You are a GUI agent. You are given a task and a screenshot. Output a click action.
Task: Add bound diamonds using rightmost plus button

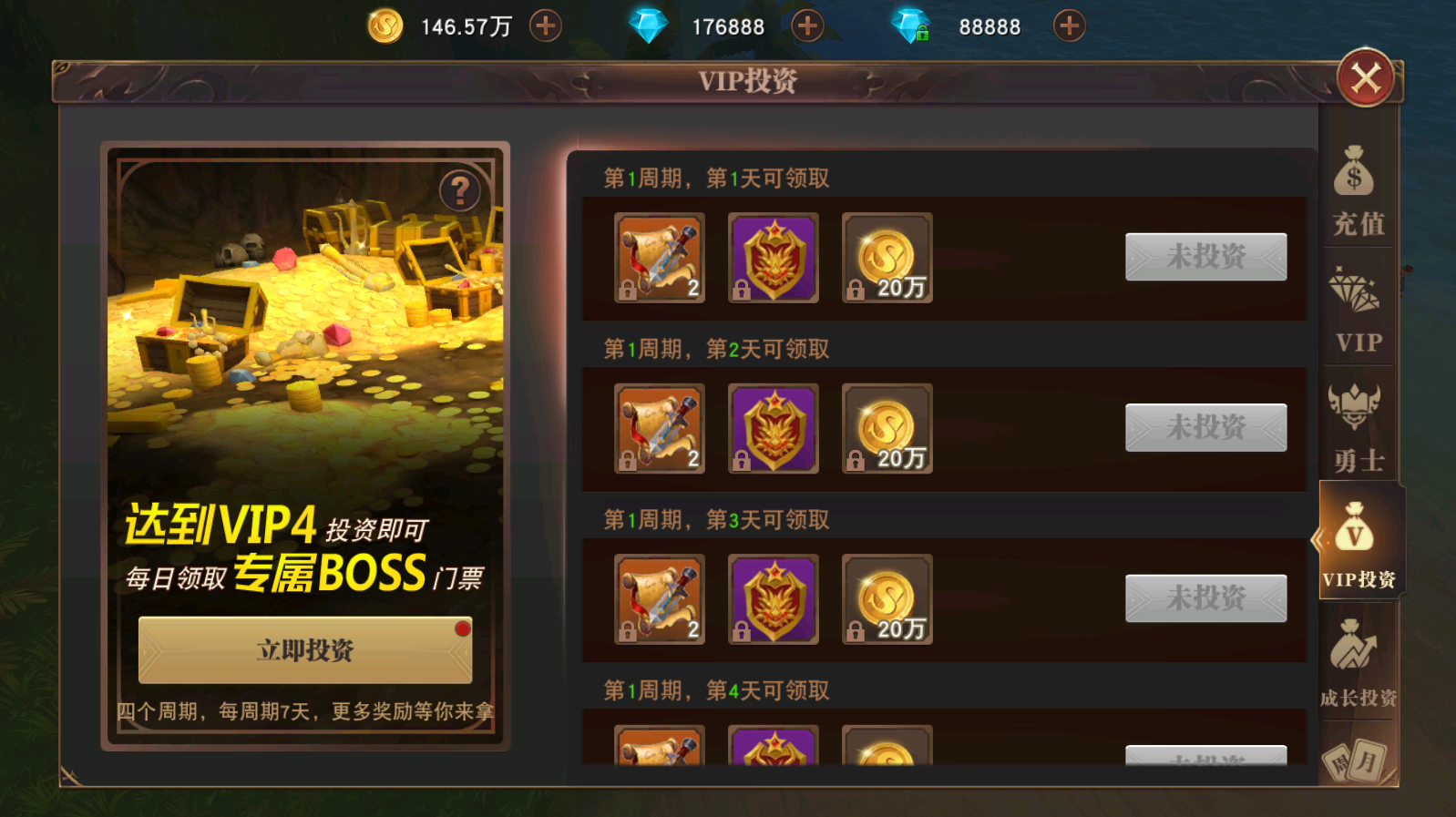(x=1068, y=26)
